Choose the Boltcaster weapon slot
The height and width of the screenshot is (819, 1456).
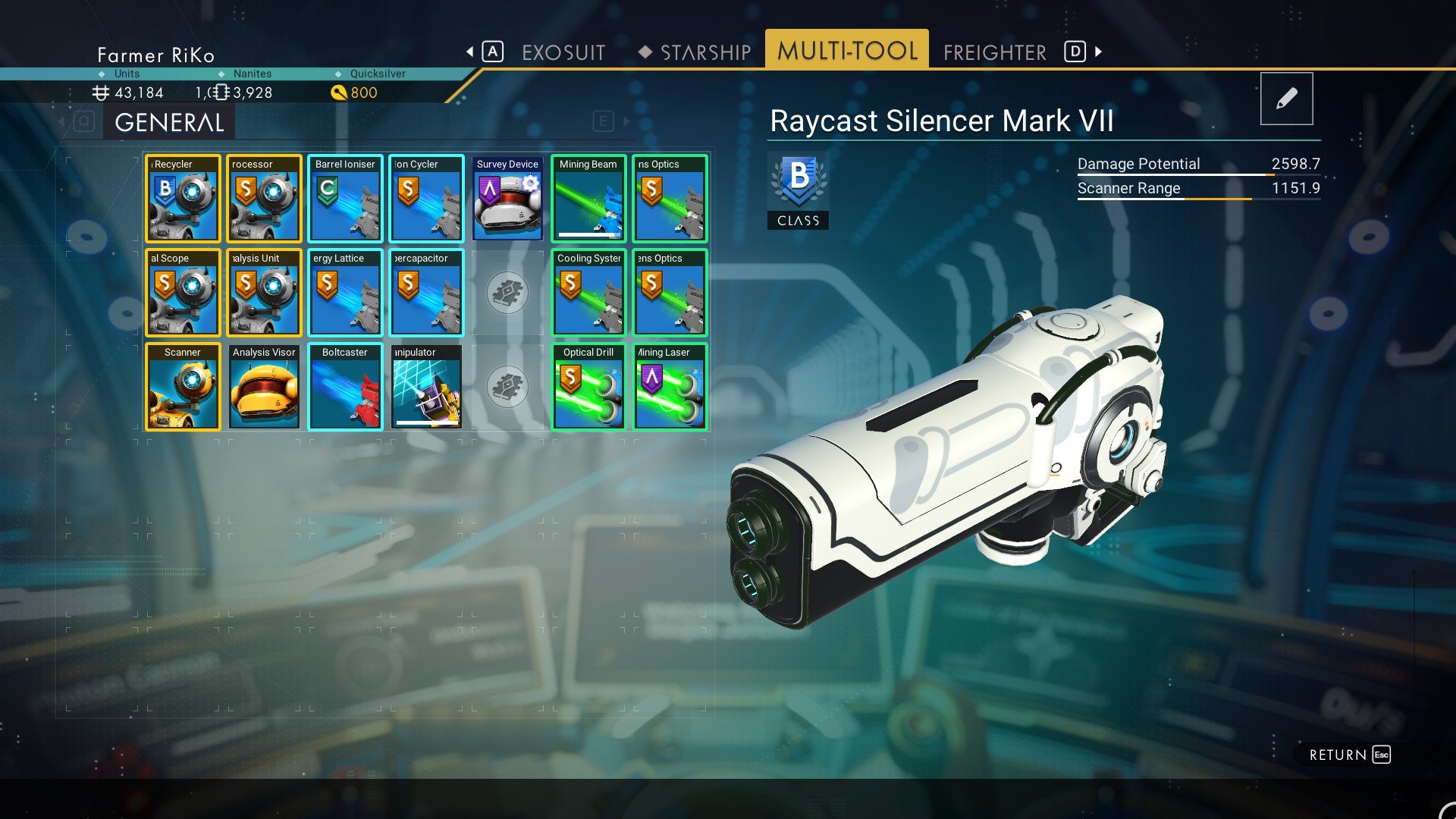(345, 387)
